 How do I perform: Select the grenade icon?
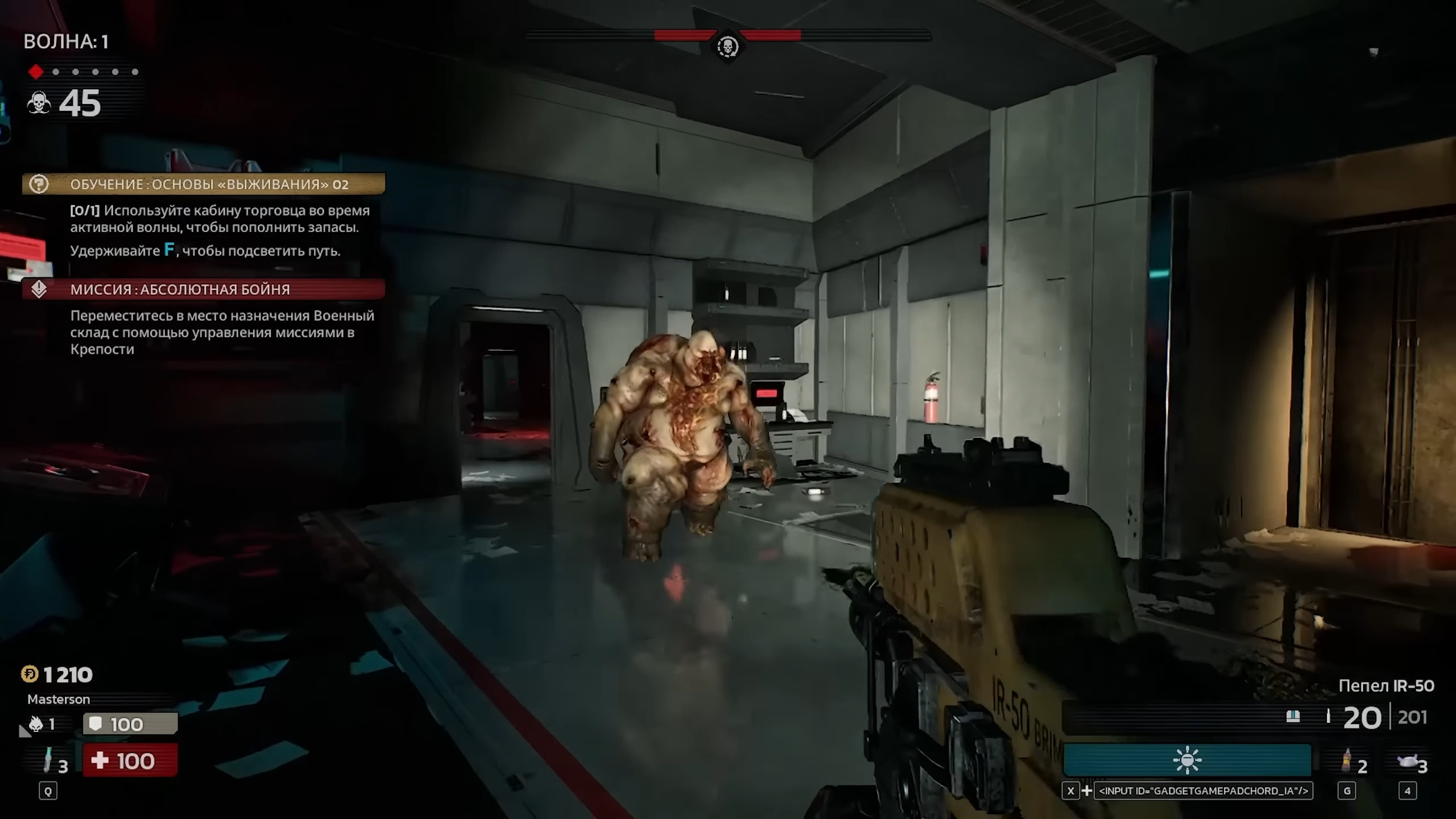click(x=1346, y=760)
